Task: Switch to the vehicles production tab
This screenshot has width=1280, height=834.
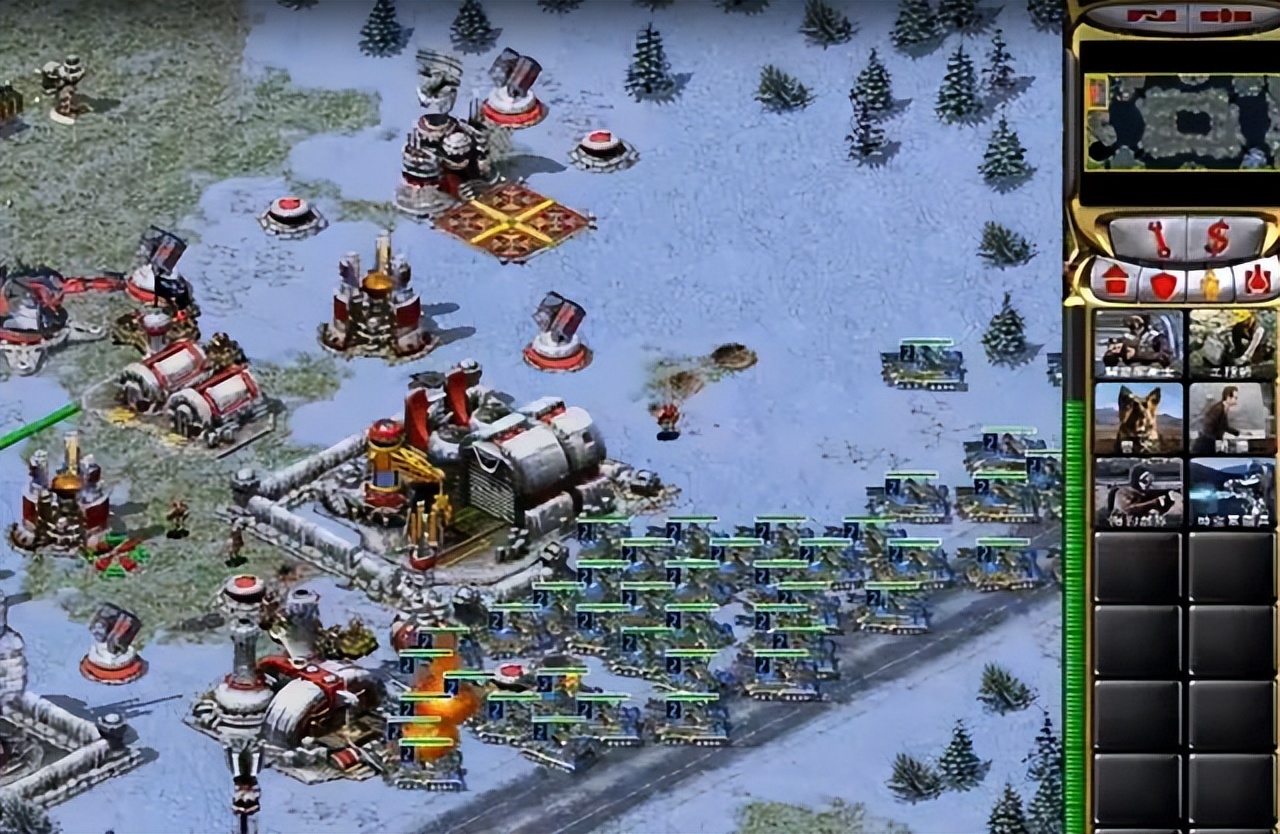Action: [x=1257, y=281]
